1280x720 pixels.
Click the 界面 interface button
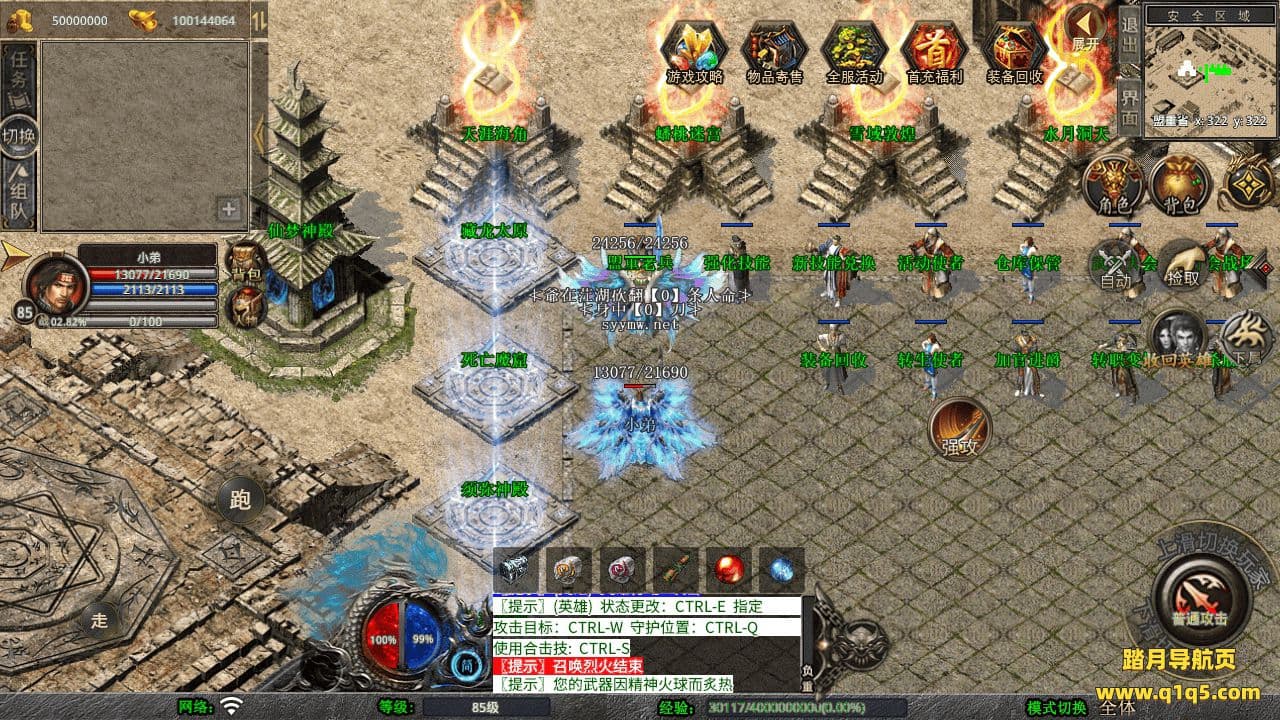pos(1129,106)
